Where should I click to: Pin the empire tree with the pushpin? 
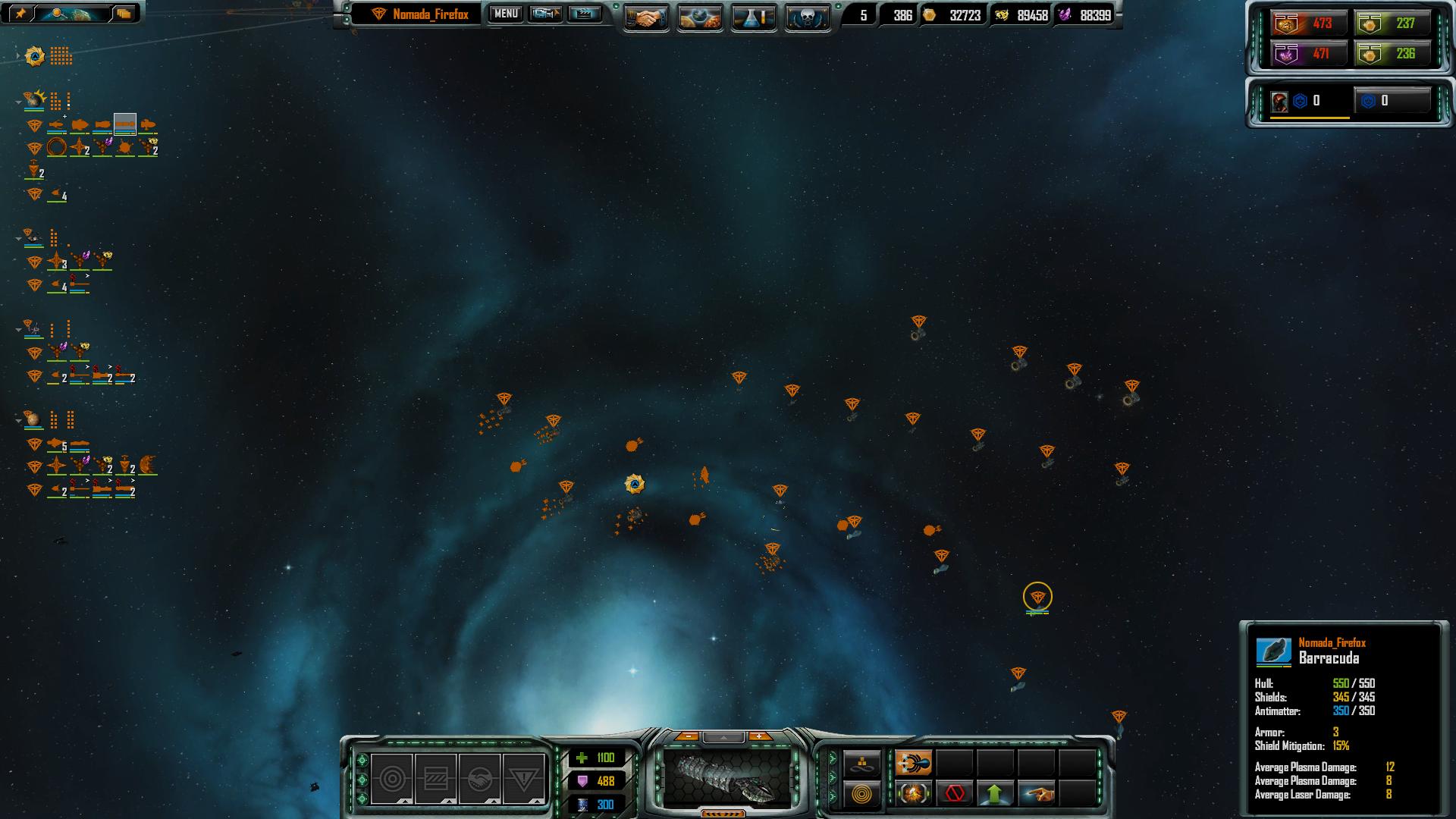[x=20, y=13]
